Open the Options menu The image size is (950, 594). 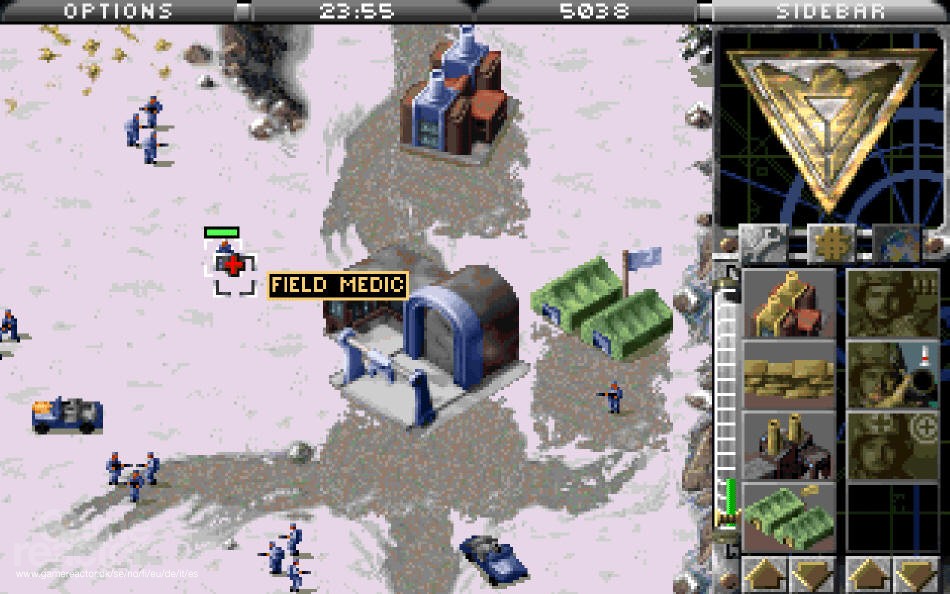point(118,11)
